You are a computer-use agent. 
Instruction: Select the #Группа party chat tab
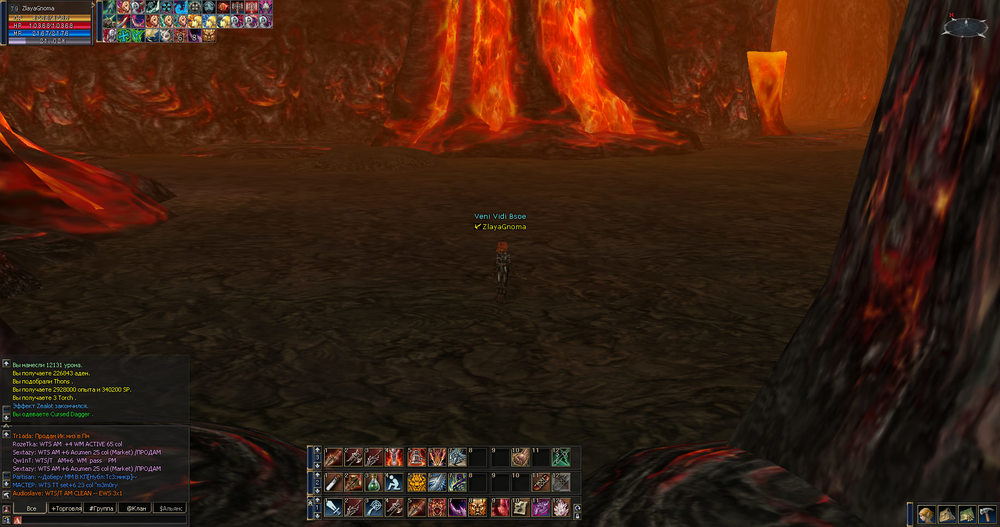point(100,508)
